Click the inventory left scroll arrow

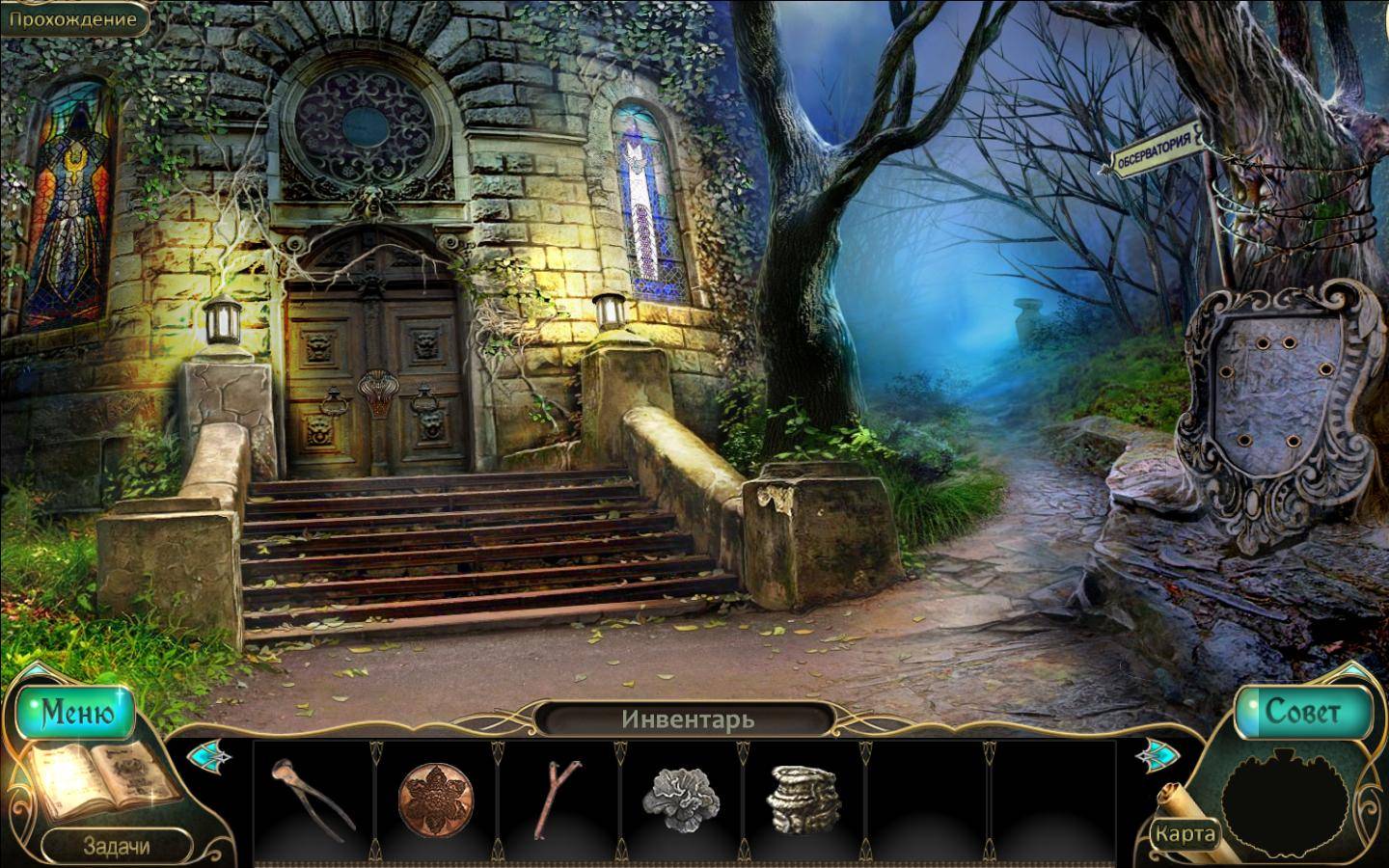click(x=205, y=754)
